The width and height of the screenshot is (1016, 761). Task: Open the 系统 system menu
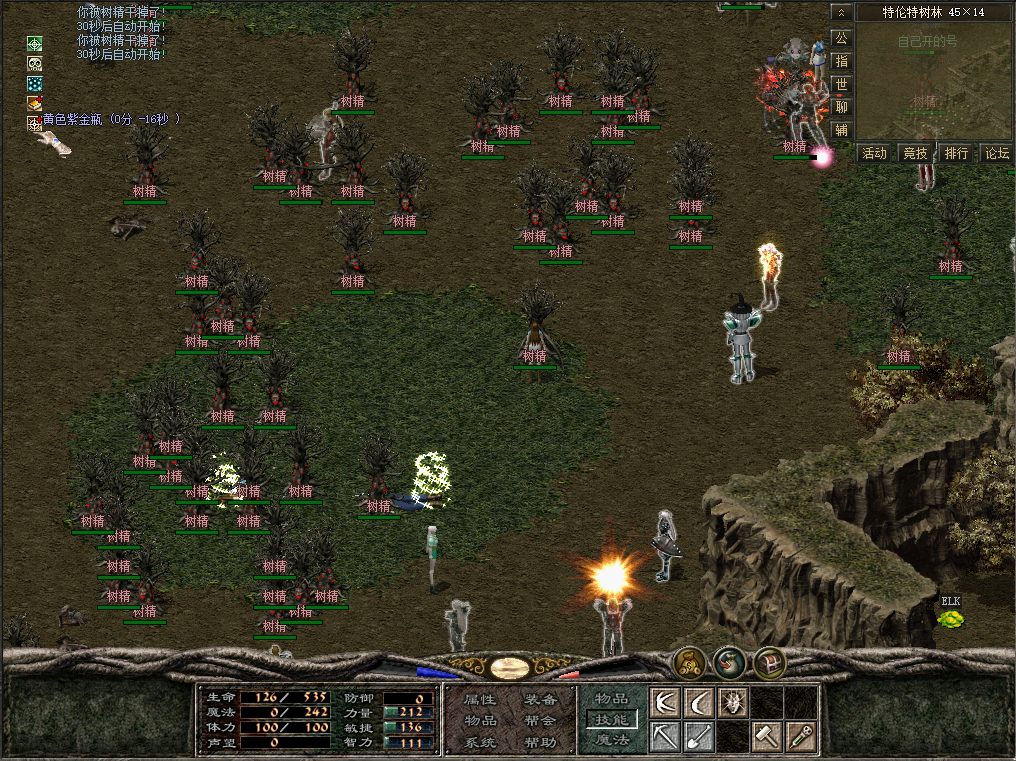480,743
